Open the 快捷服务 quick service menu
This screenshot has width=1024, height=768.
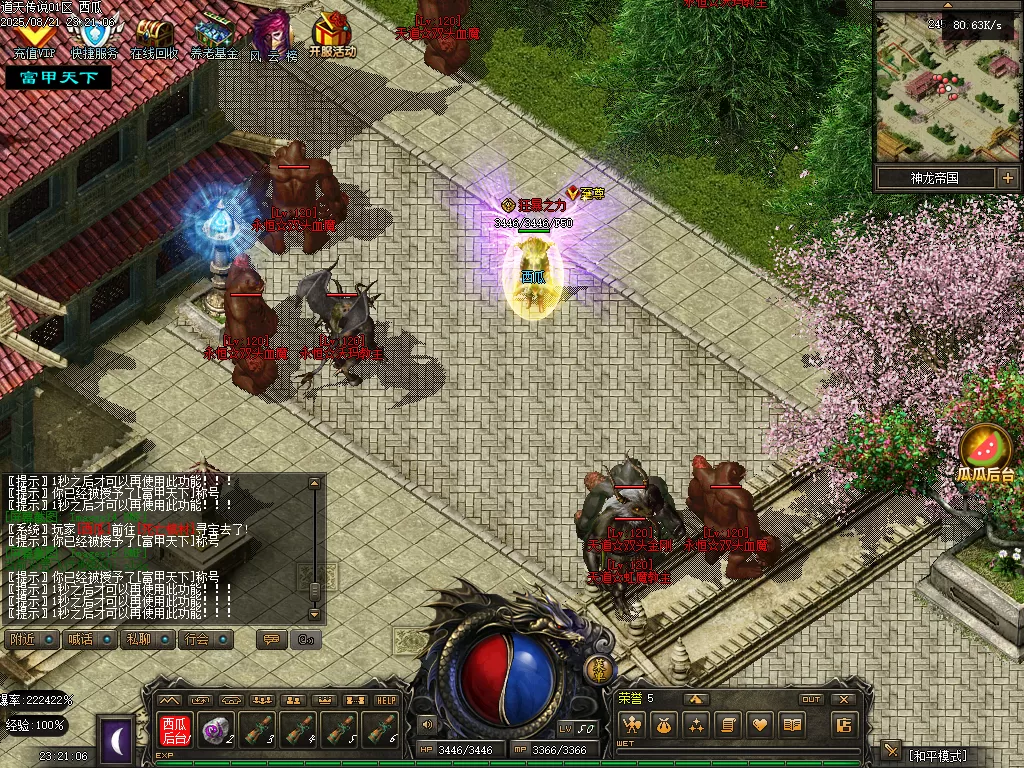[x=95, y=35]
